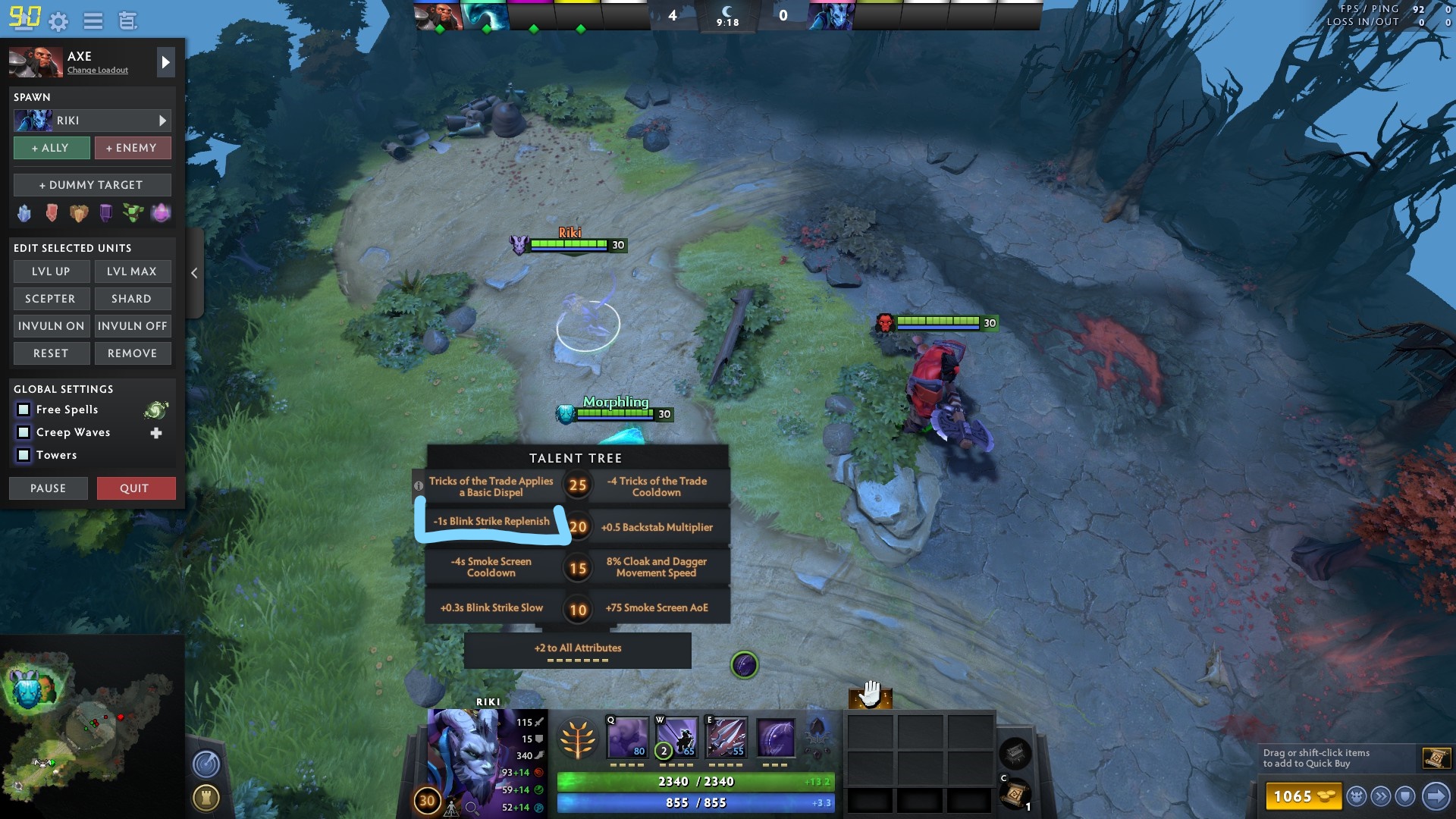Enable the Free Spells checkbox
Viewport: 1456px width, 819px height.
(x=23, y=409)
